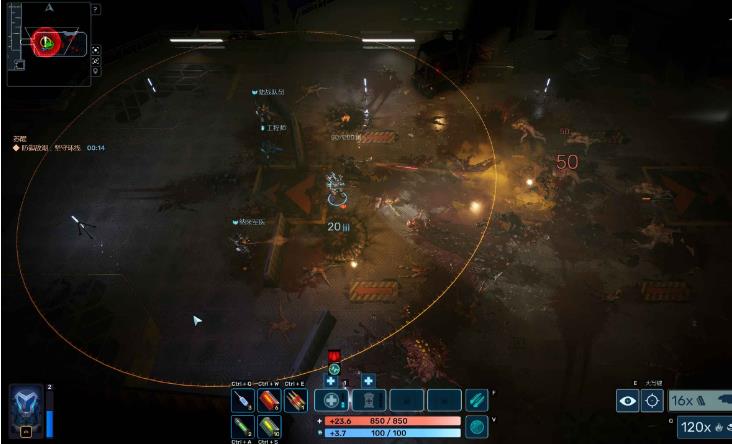Switch to the 120x flame weapon
Image resolution: width=732 pixels, height=444 pixels.
click(704, 428)
